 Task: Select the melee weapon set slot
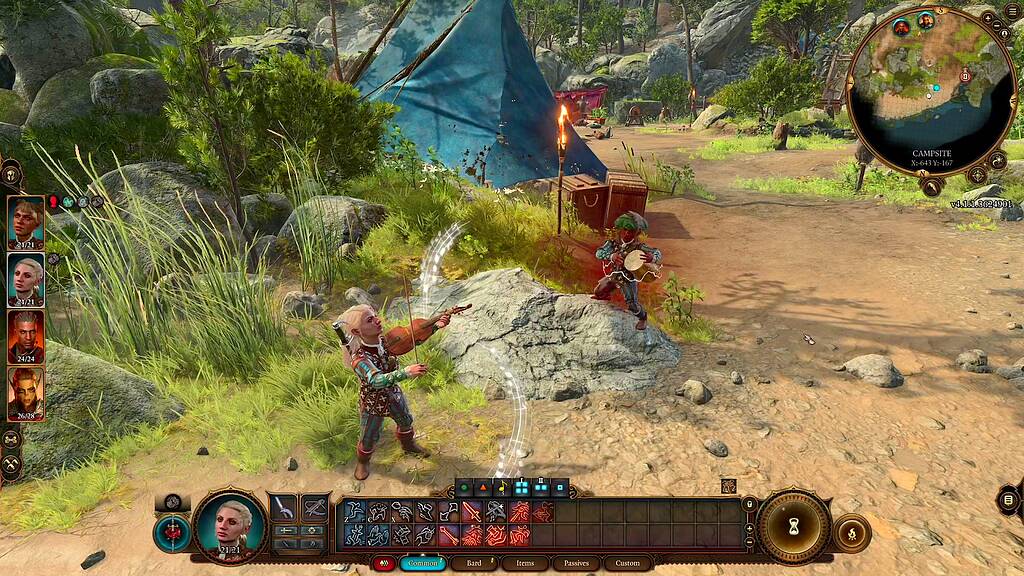(284, 508)
